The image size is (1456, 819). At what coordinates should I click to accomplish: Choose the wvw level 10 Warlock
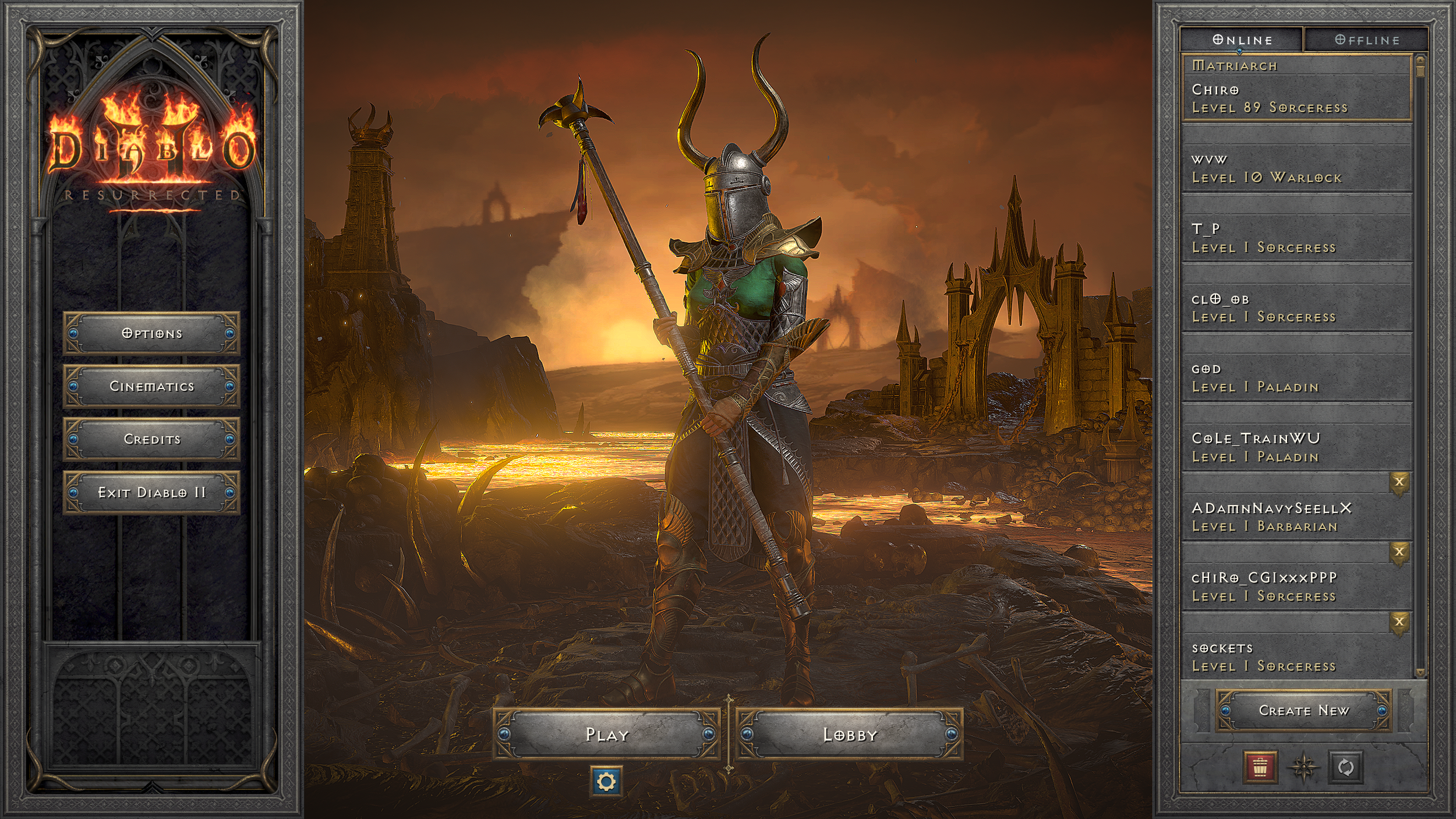pyautogui.click(x=1296, y=168)
